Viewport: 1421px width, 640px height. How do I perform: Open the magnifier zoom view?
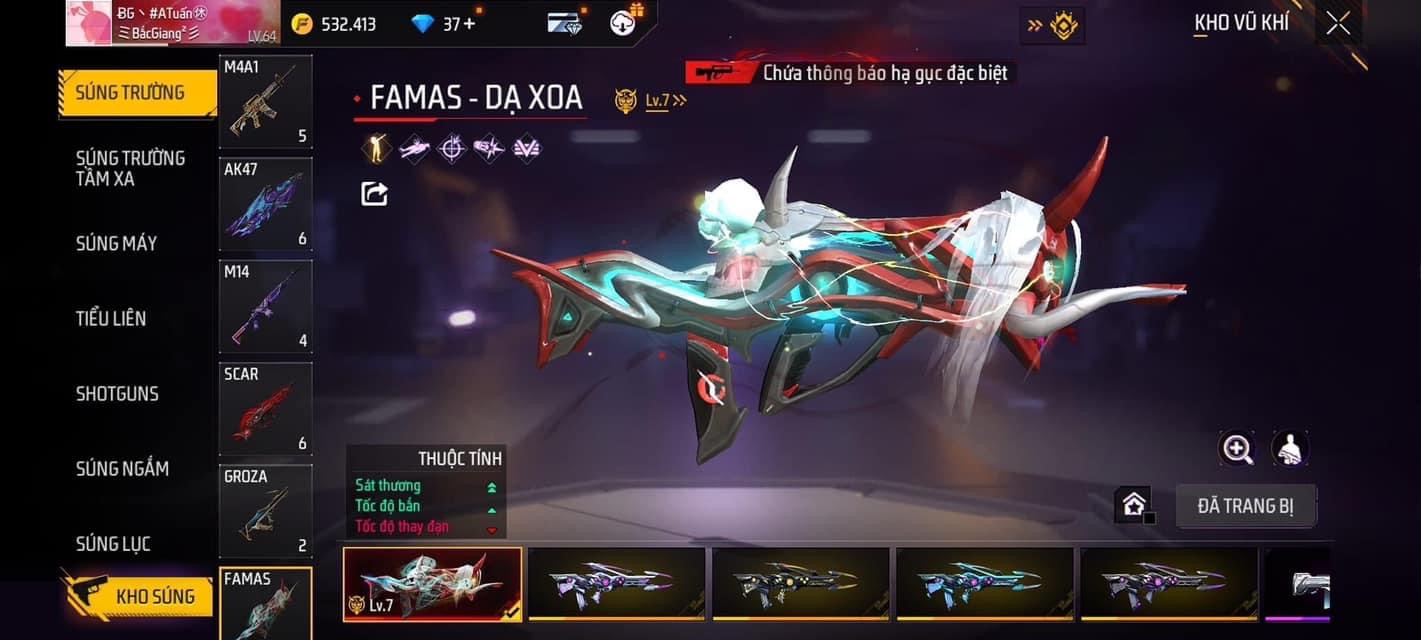(x=1237, y=449)
